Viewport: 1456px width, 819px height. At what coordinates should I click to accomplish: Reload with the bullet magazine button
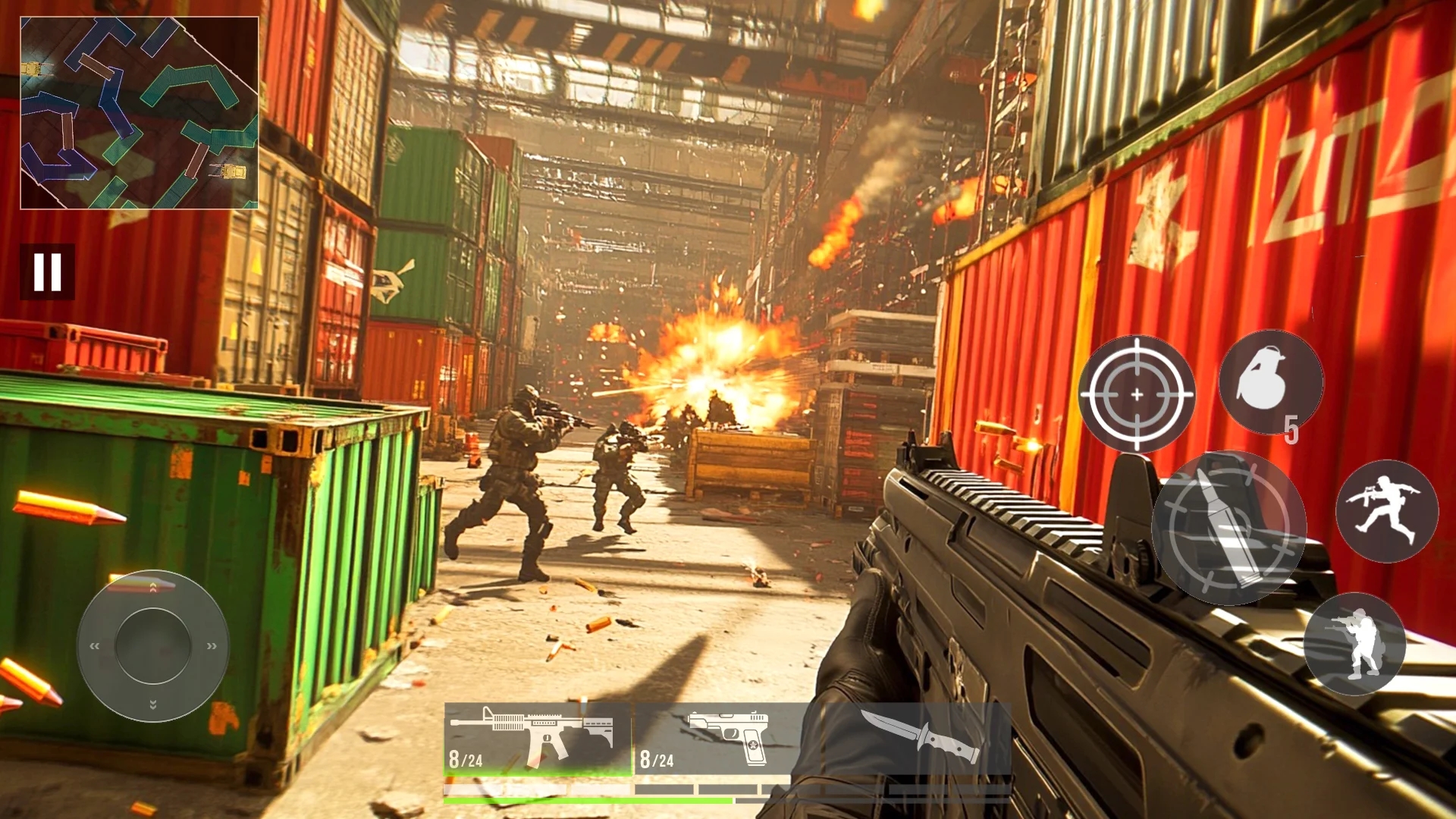[1228, 528]
